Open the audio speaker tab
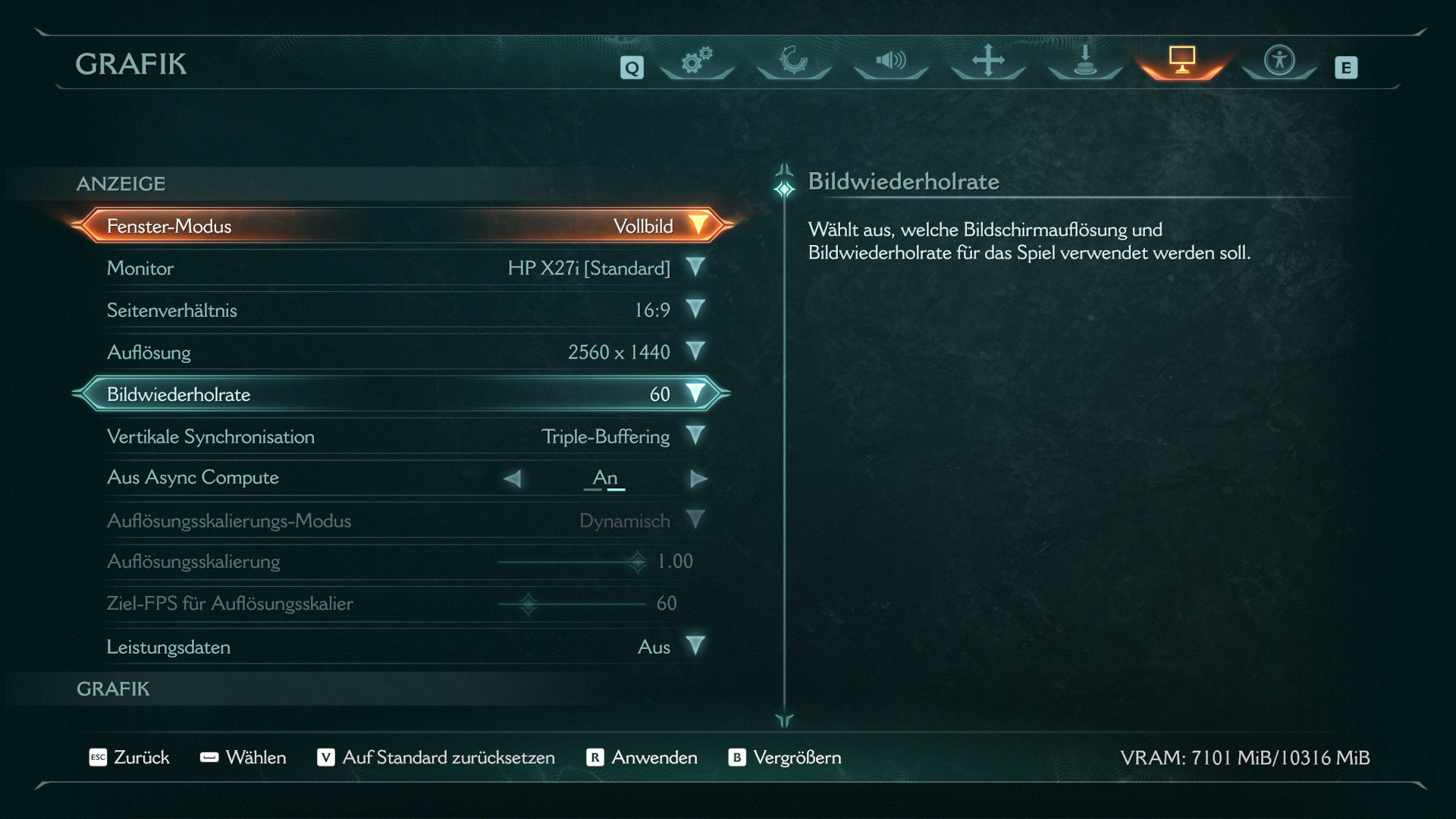The image size is (1456, 819). (891, 61)
